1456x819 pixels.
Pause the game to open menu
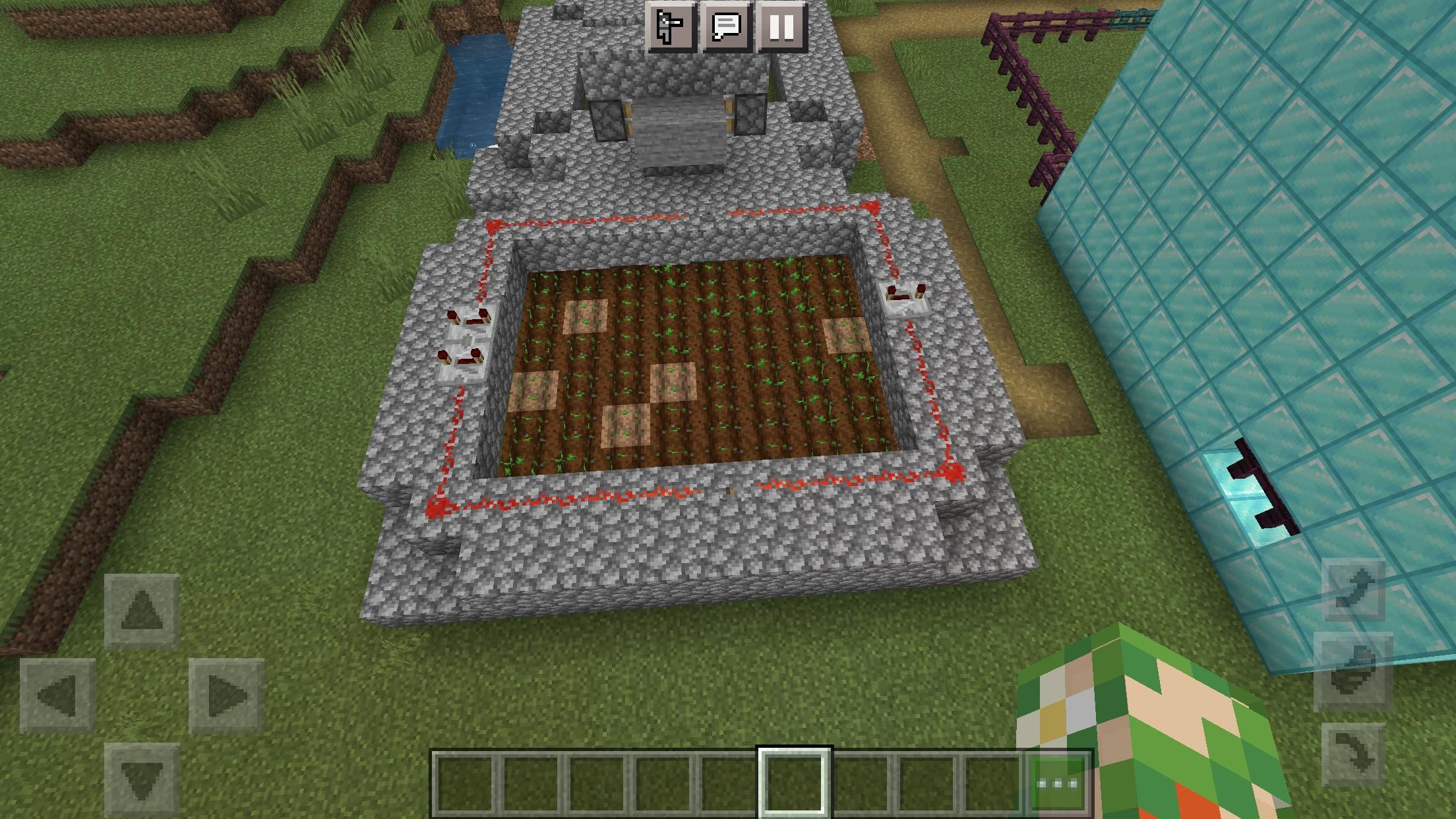click(x=781, y=28)
